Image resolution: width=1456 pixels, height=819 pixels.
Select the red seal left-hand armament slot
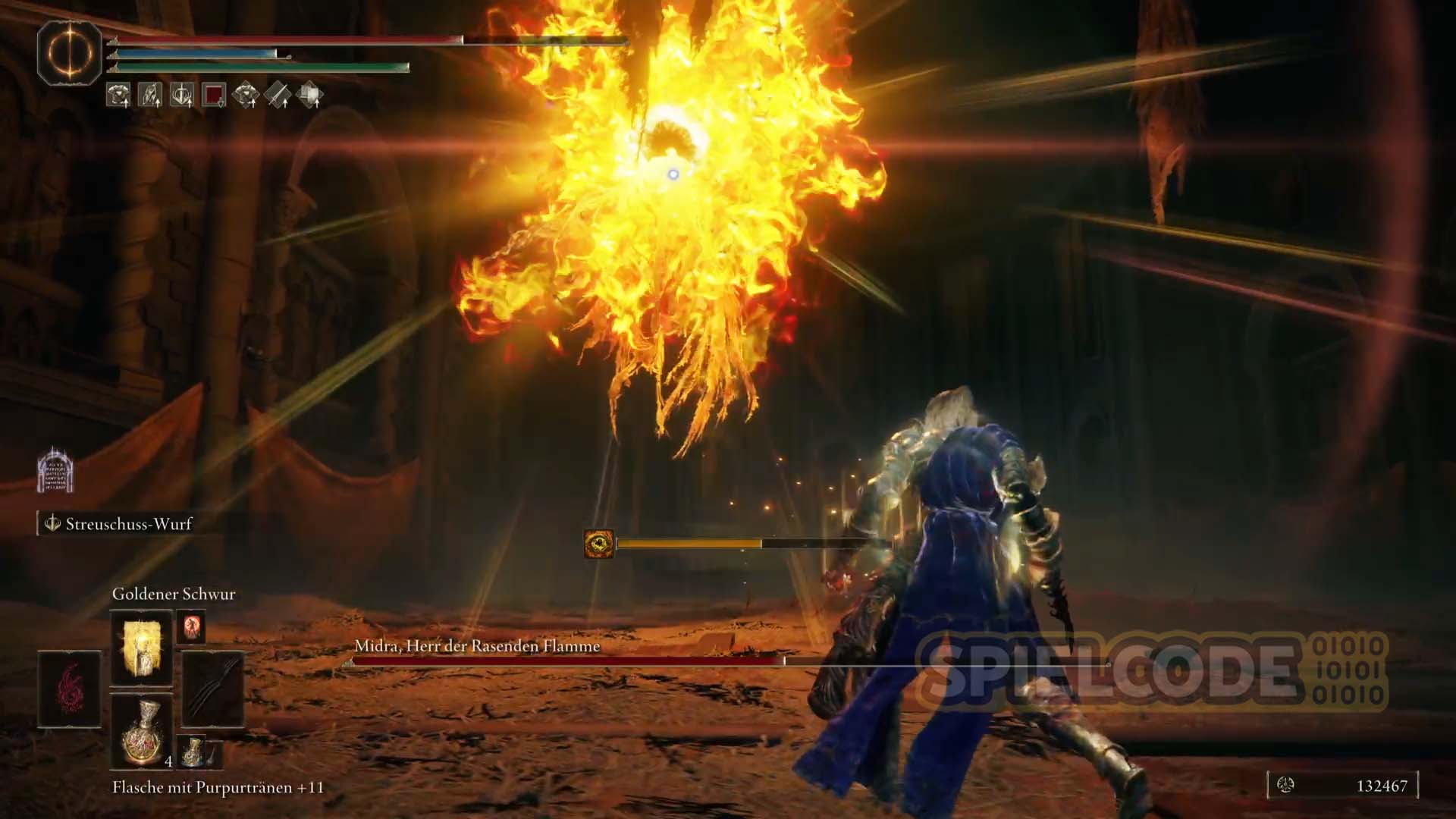70,689
